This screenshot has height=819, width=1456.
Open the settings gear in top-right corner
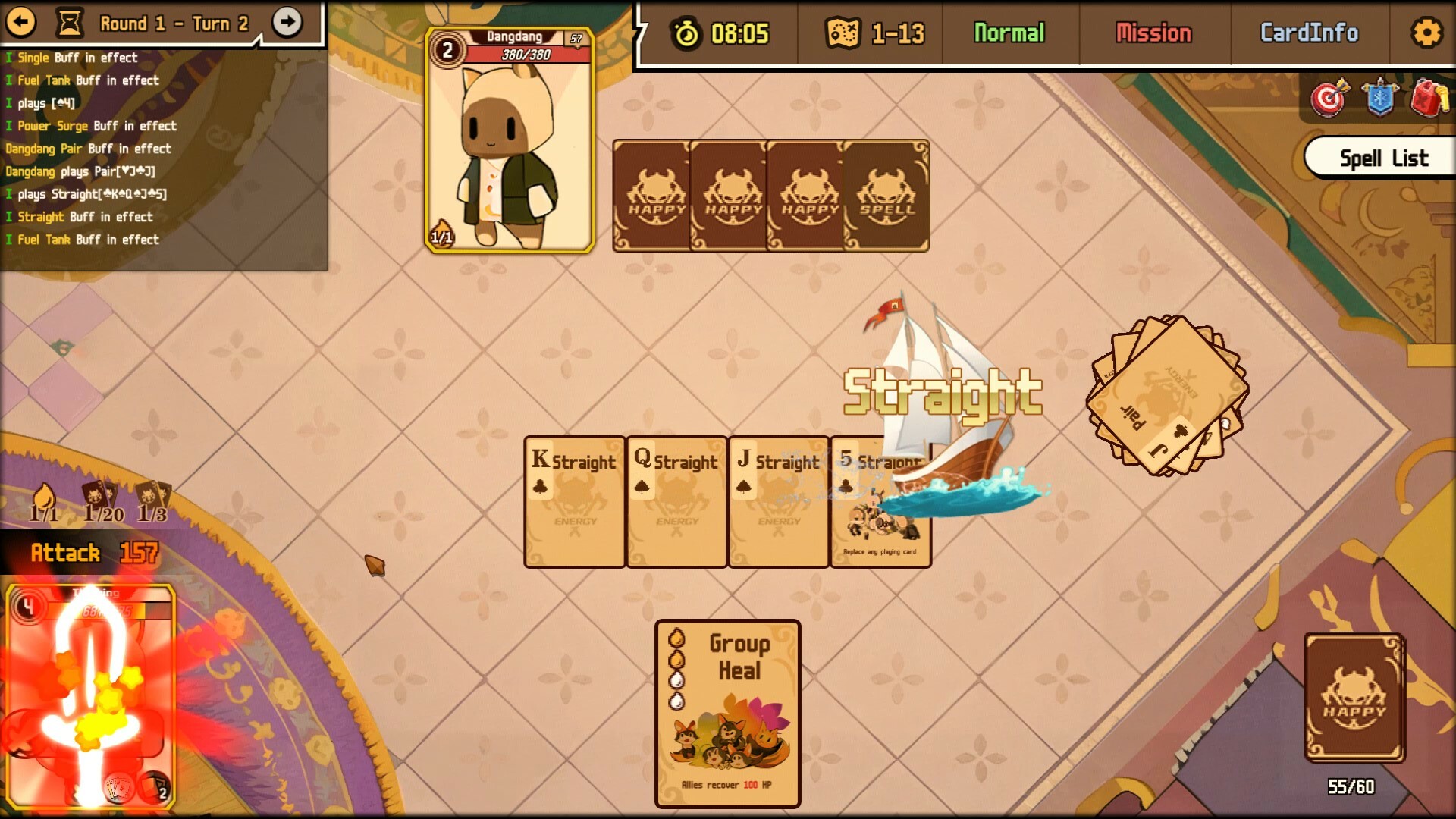[1427, 32]
